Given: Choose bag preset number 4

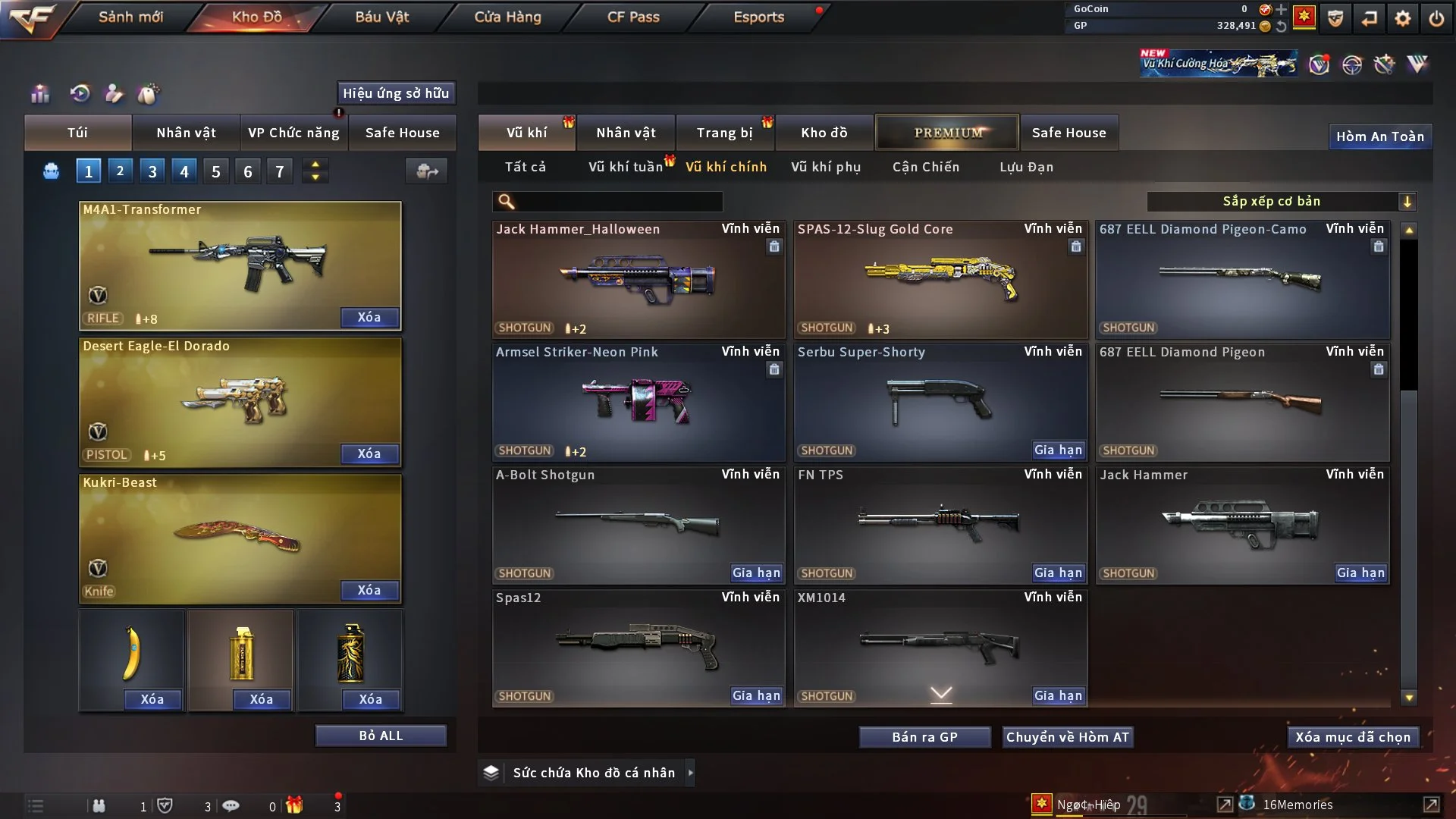Looking at the screenshot, I should click(x=184, y=171).
